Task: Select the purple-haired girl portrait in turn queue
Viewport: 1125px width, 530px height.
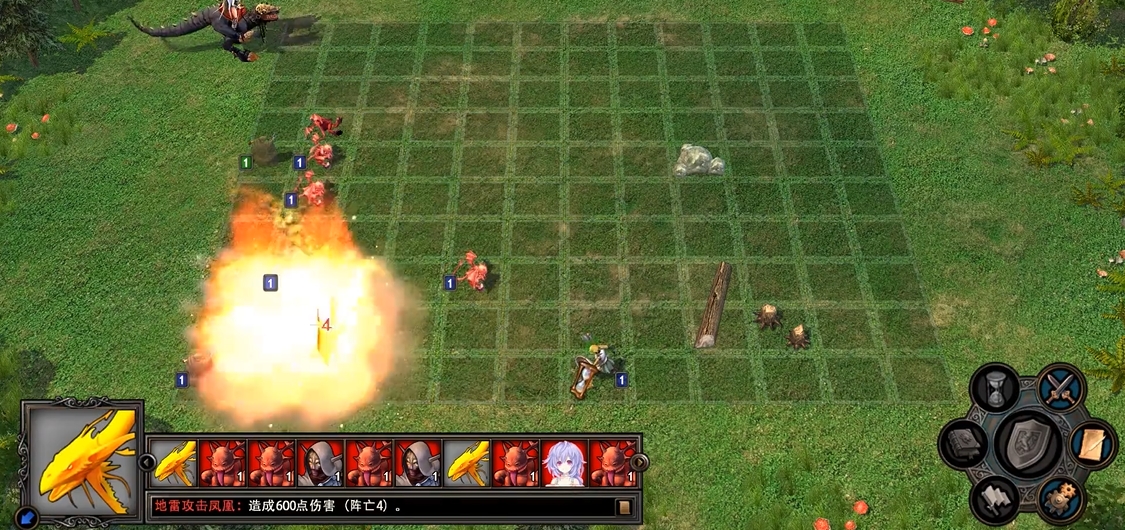Action: tap(564, 464)
